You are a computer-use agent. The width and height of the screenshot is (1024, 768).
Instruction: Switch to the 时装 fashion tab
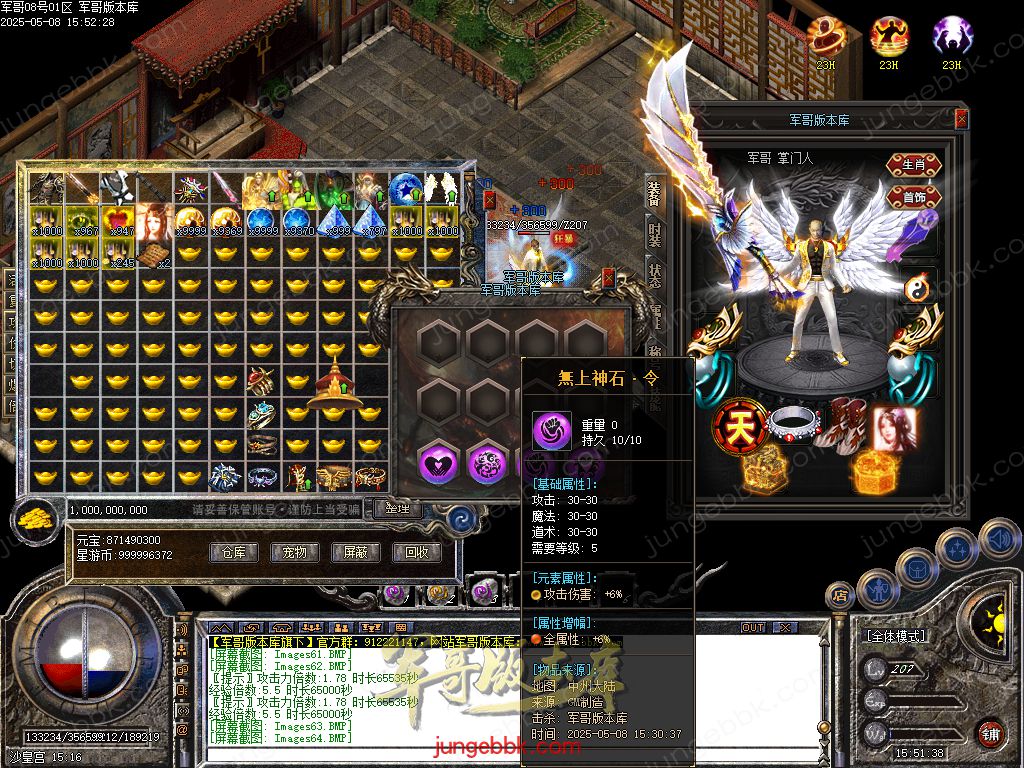pos(654,235)
